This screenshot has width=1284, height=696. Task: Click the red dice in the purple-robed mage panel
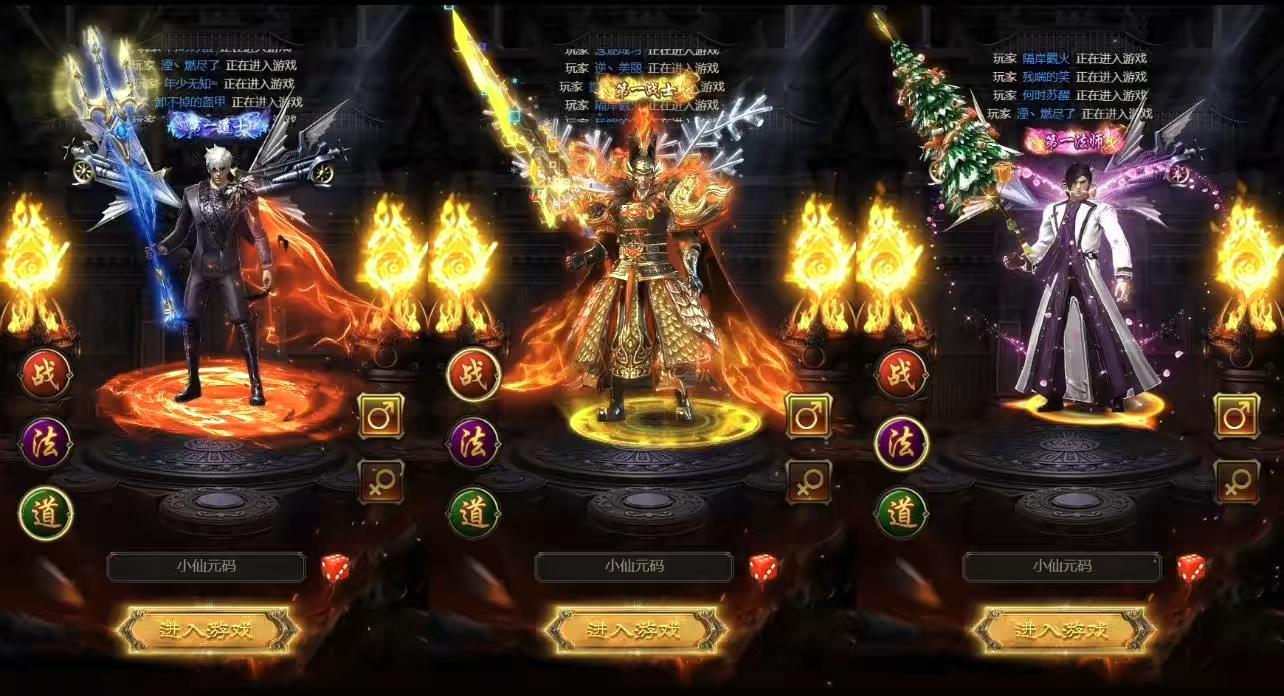click(x=1191, y=568)
